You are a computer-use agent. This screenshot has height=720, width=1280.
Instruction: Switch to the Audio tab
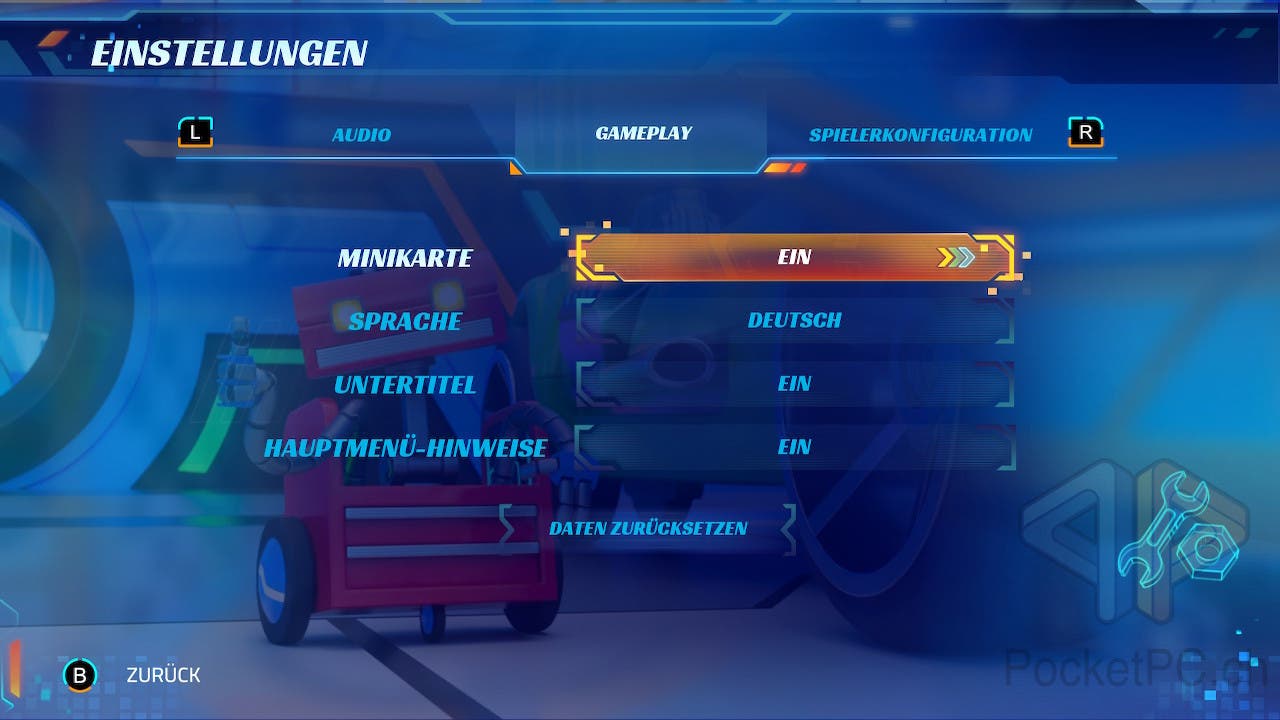tap(361, 135)
